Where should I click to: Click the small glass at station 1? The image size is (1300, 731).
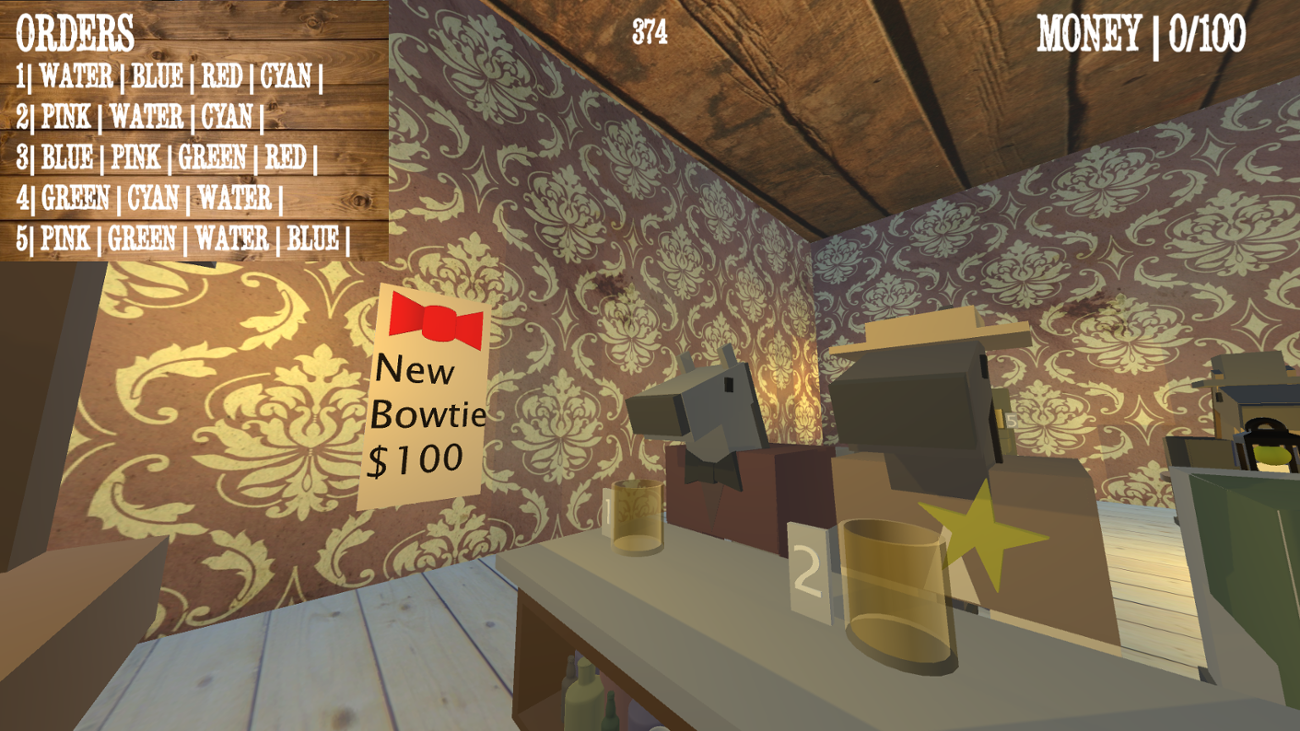click(x=637, y=520)
